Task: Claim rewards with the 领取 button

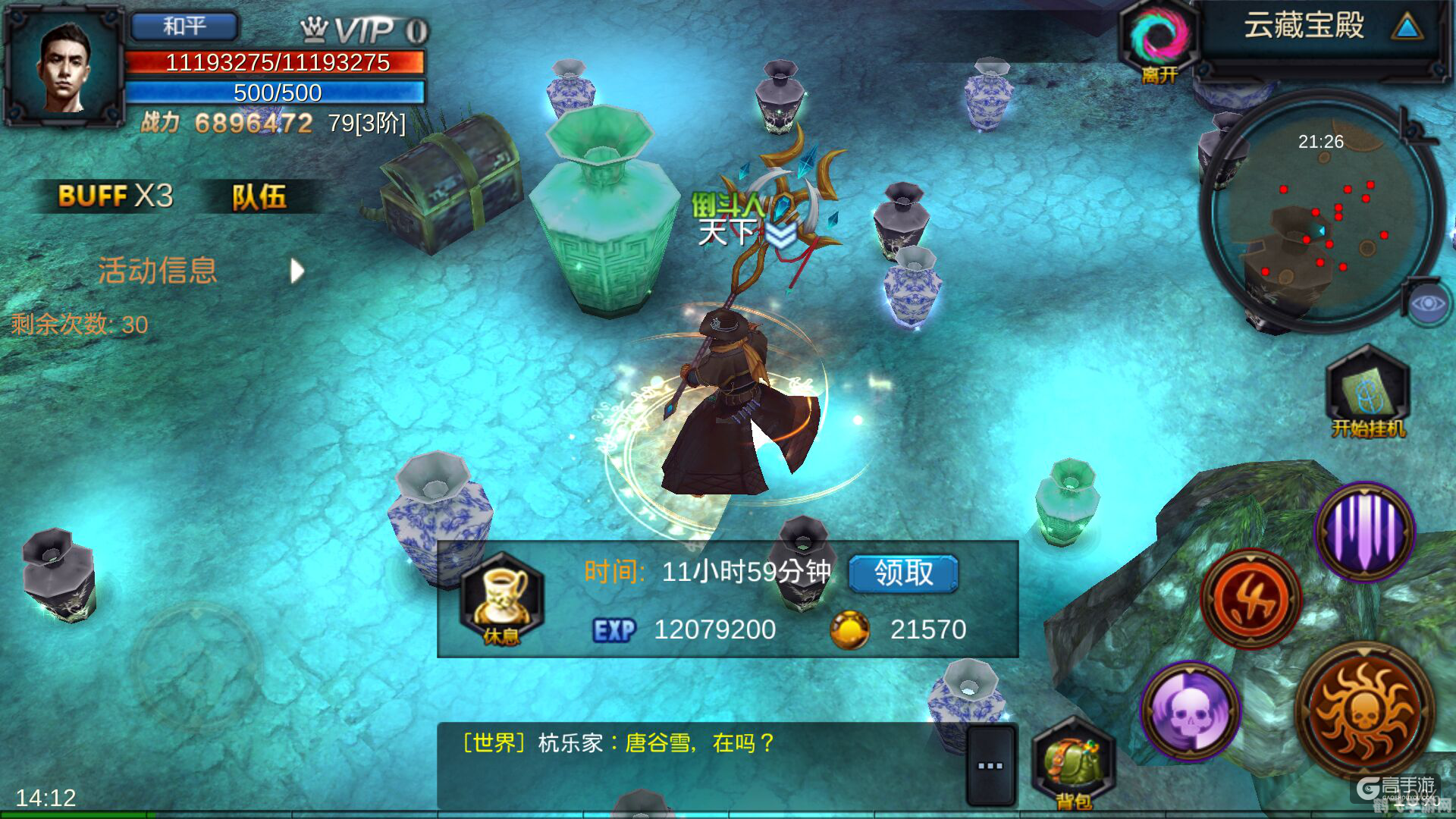Action: click(902, 573)
